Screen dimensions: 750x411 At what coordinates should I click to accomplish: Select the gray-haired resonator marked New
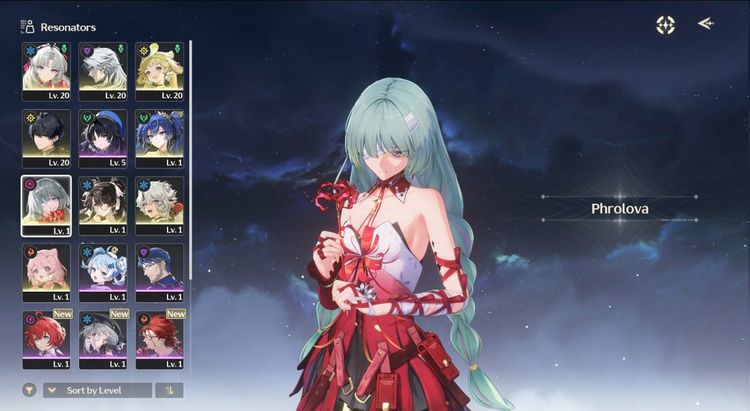103,338
